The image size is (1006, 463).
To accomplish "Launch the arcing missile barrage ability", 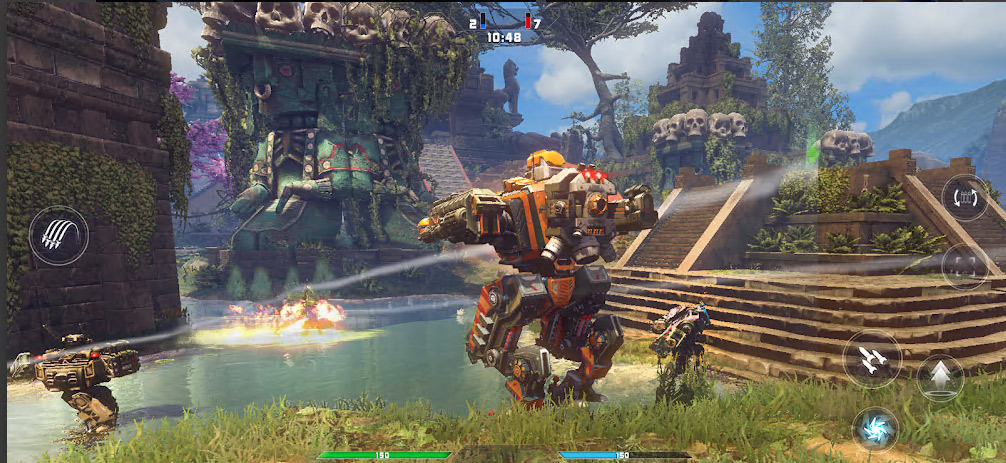I will pyautogui.click(x=59, y=236).
